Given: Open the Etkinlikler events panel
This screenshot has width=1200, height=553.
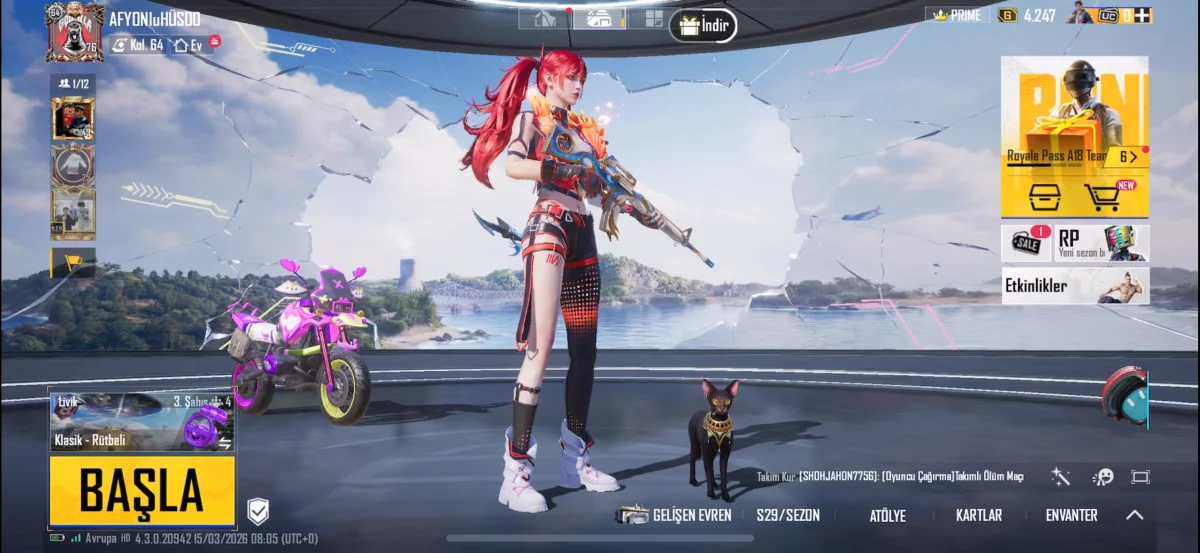Looking at the screenshot, I should point(1075,286).
